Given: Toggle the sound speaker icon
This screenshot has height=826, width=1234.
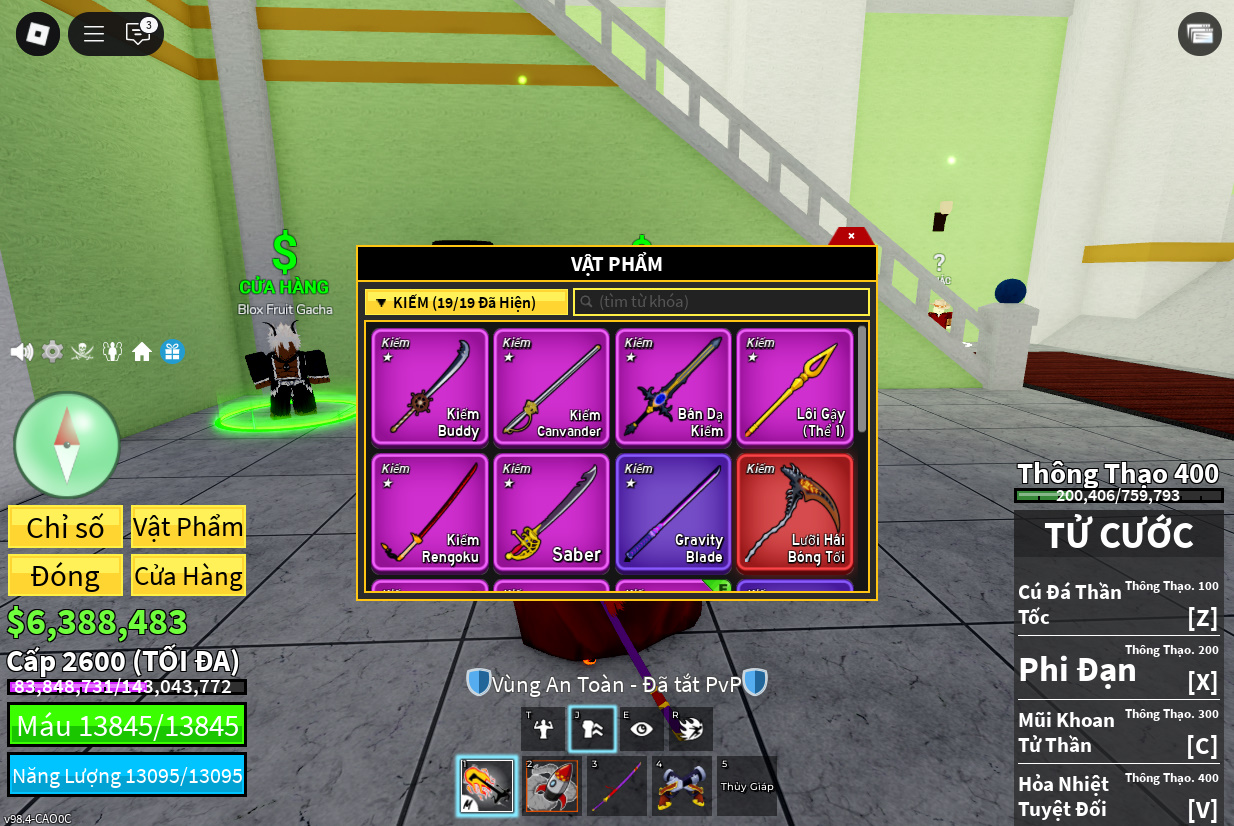Looking at the screenshot, I should 22,352.
